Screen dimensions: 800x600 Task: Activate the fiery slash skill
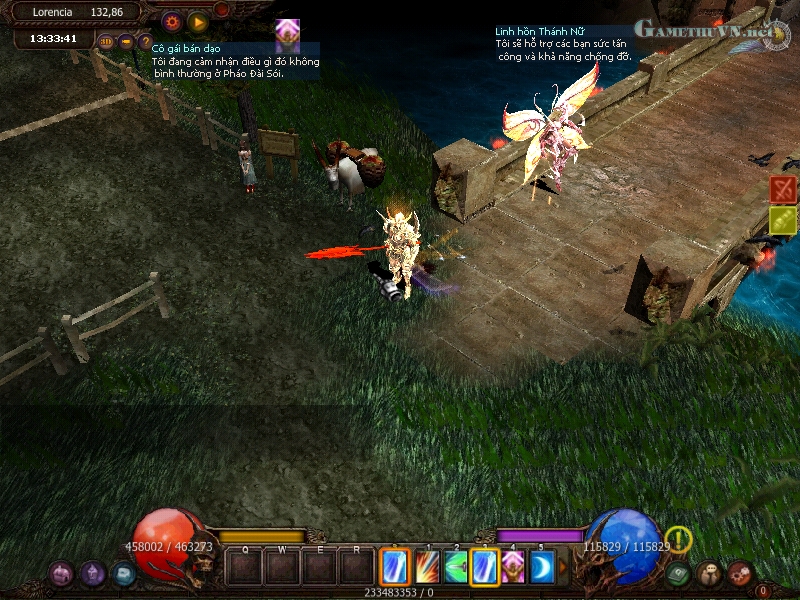pyautogui.click(x=427, y=567)
